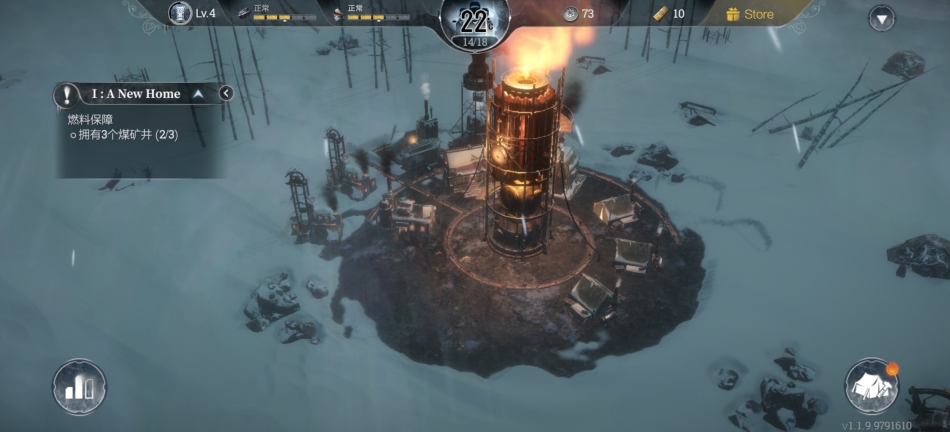Open the Store

750,14
